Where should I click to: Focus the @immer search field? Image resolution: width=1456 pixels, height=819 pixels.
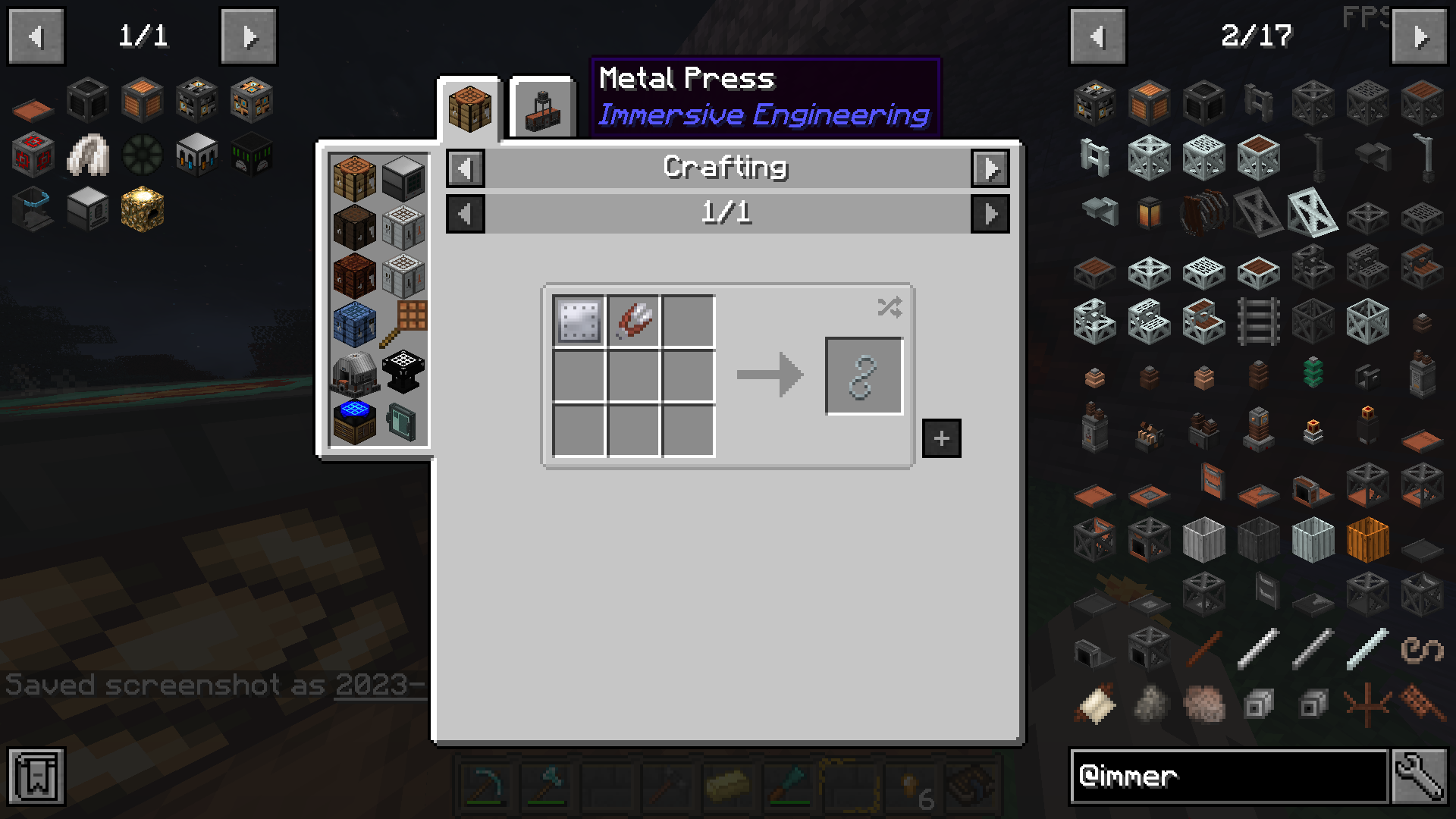(x=1228, y=777)
